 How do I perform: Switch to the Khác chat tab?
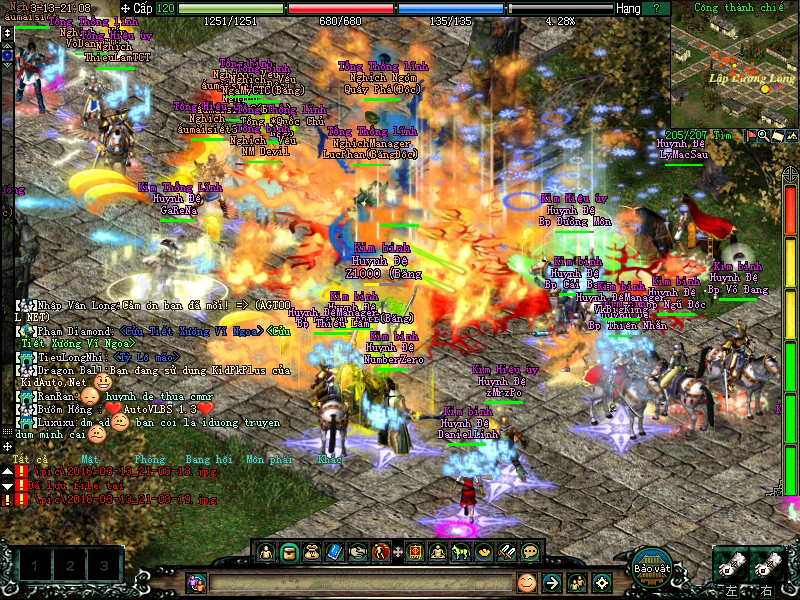point(330,460)
